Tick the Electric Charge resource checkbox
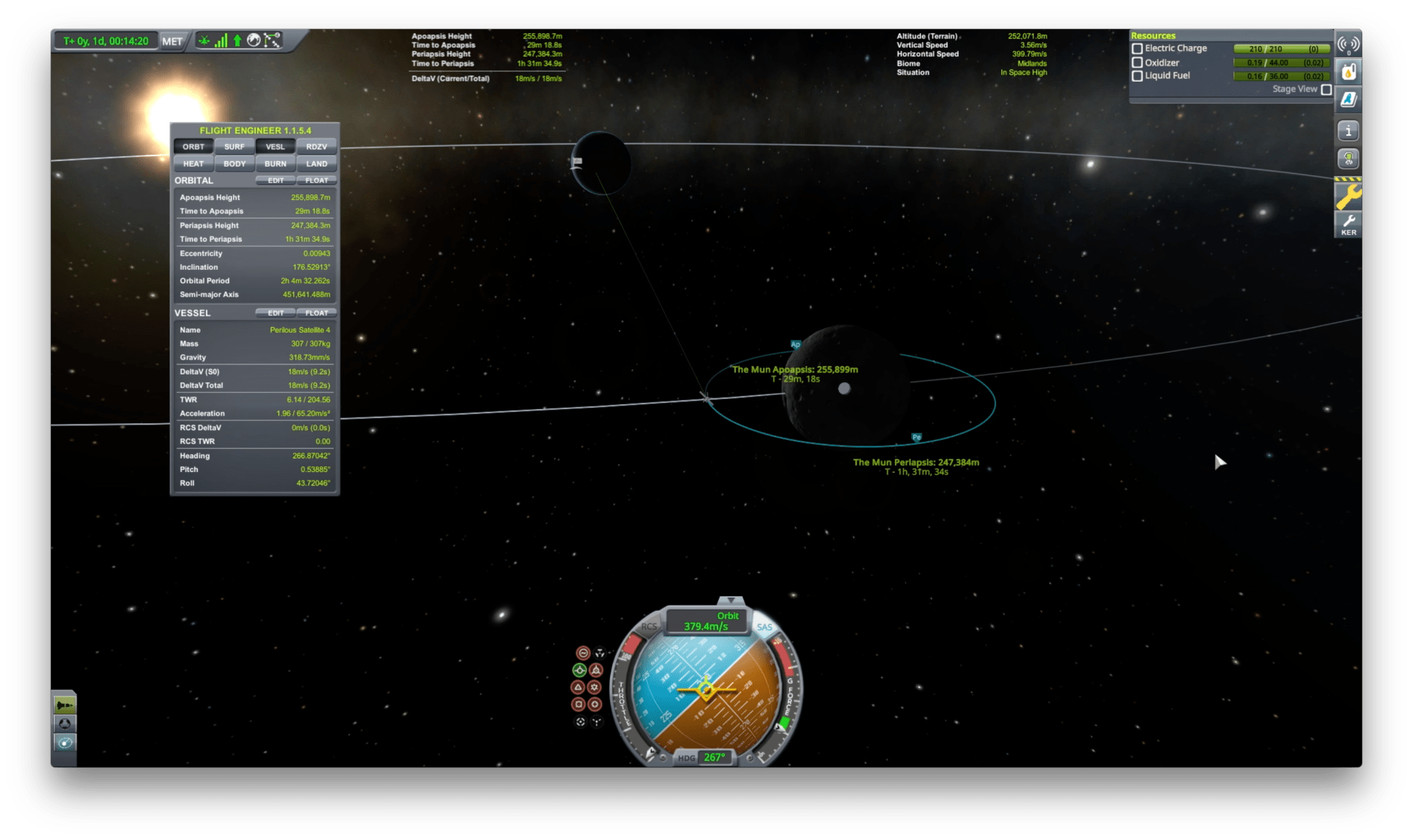 1137,49
